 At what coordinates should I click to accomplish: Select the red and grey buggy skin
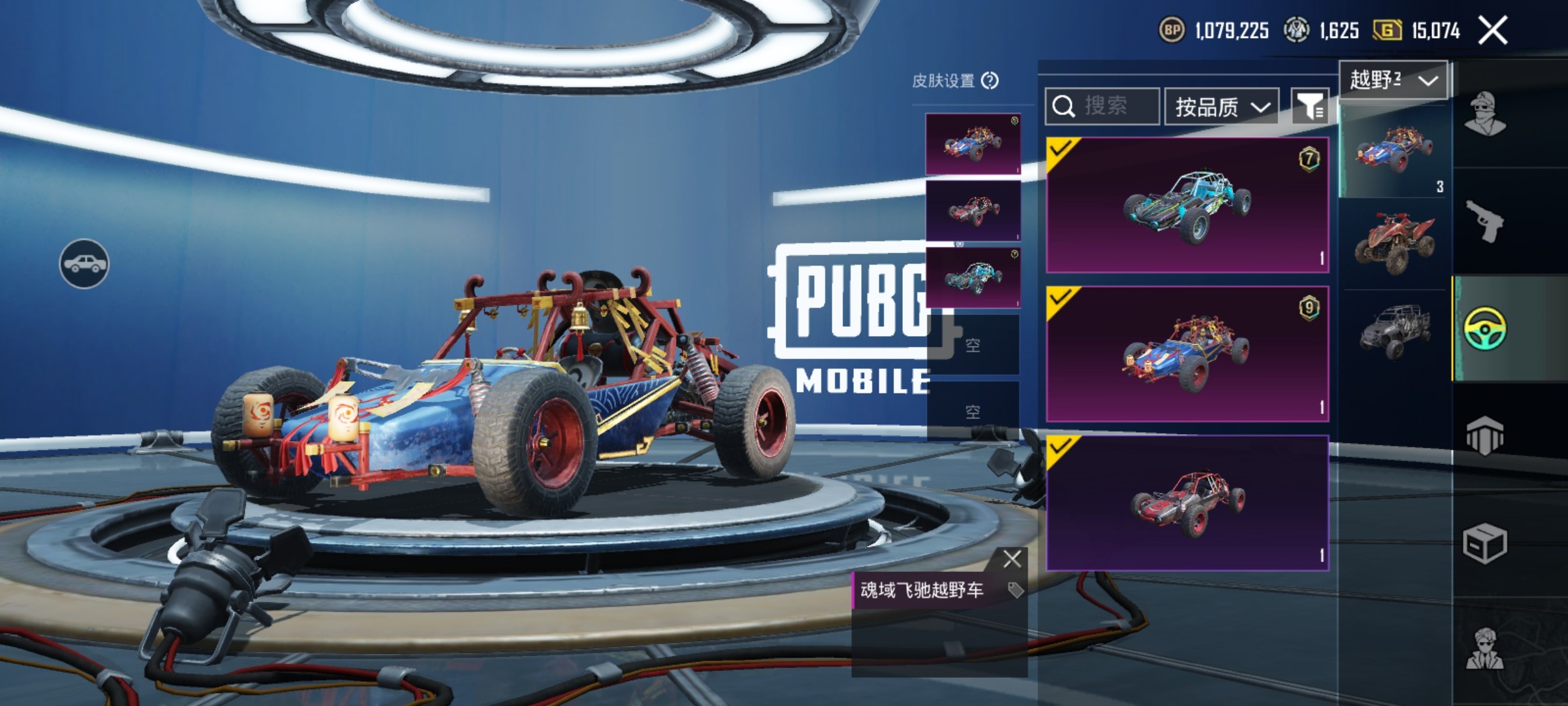pyautogui.click(x=1187, y=503)
